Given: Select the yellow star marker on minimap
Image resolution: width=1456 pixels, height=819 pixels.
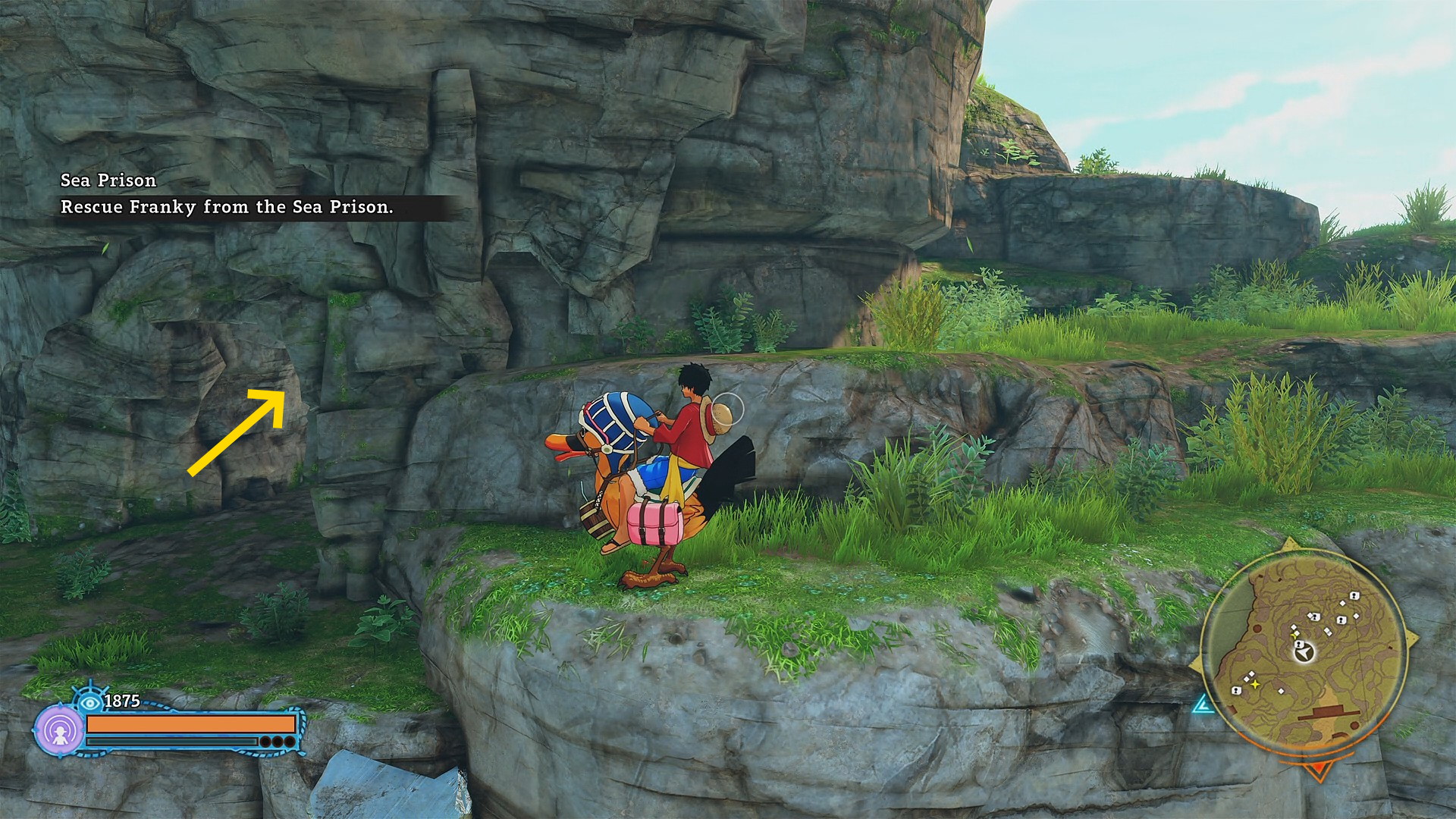Looking at the screenshot, I should (x=1255, y=684).
